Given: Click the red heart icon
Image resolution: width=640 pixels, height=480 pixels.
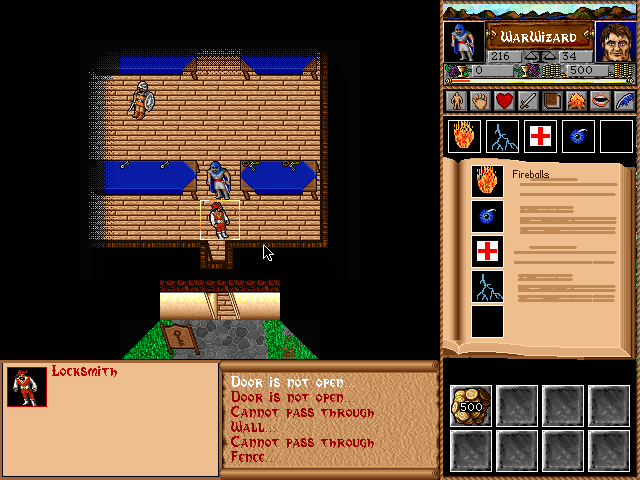Looking at the screenshot, I should click(x=503, y=101).
